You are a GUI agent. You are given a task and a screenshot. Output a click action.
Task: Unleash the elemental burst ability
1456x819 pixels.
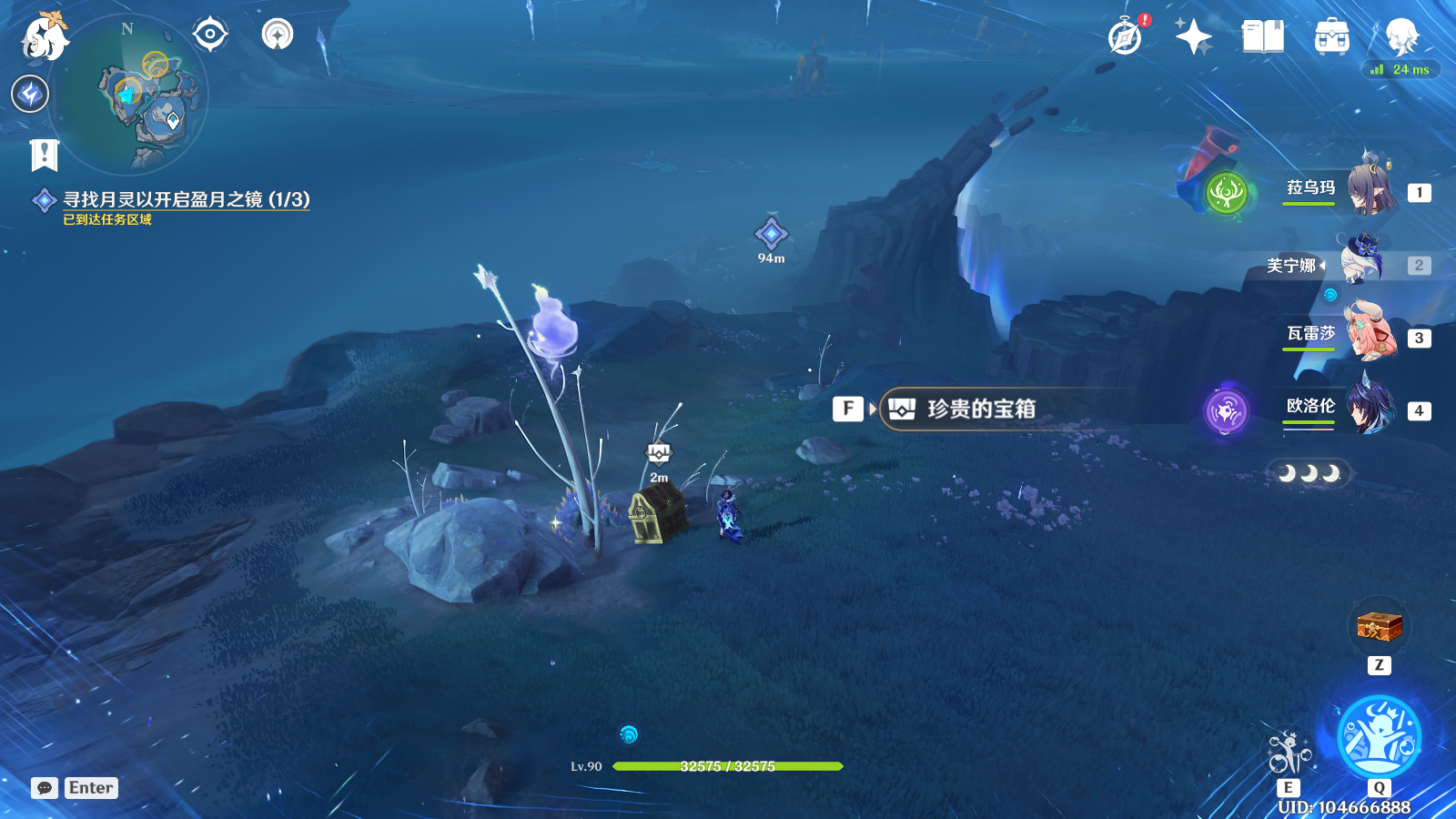pos(1379,736)
